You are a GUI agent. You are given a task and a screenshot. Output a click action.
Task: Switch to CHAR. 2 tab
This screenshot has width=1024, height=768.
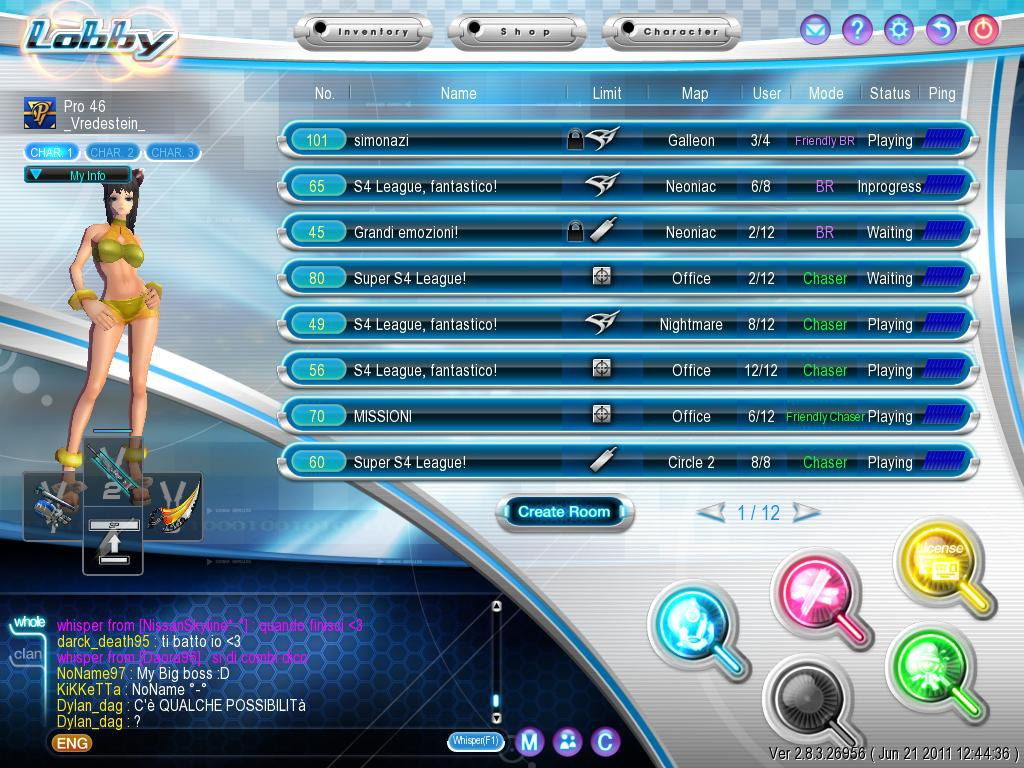tap(112, 153)
